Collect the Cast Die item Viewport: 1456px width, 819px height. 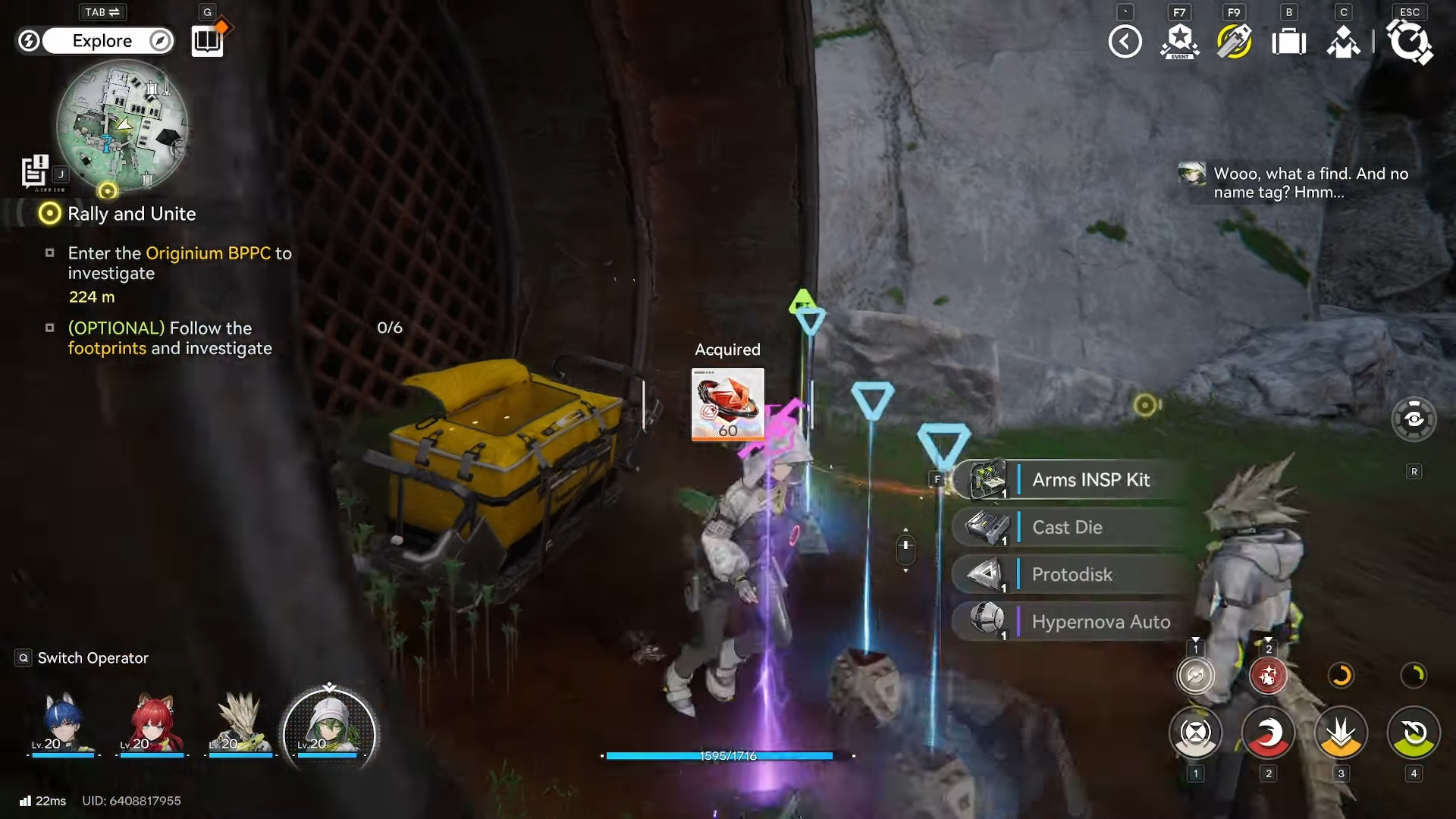(x=1067, y=528)
